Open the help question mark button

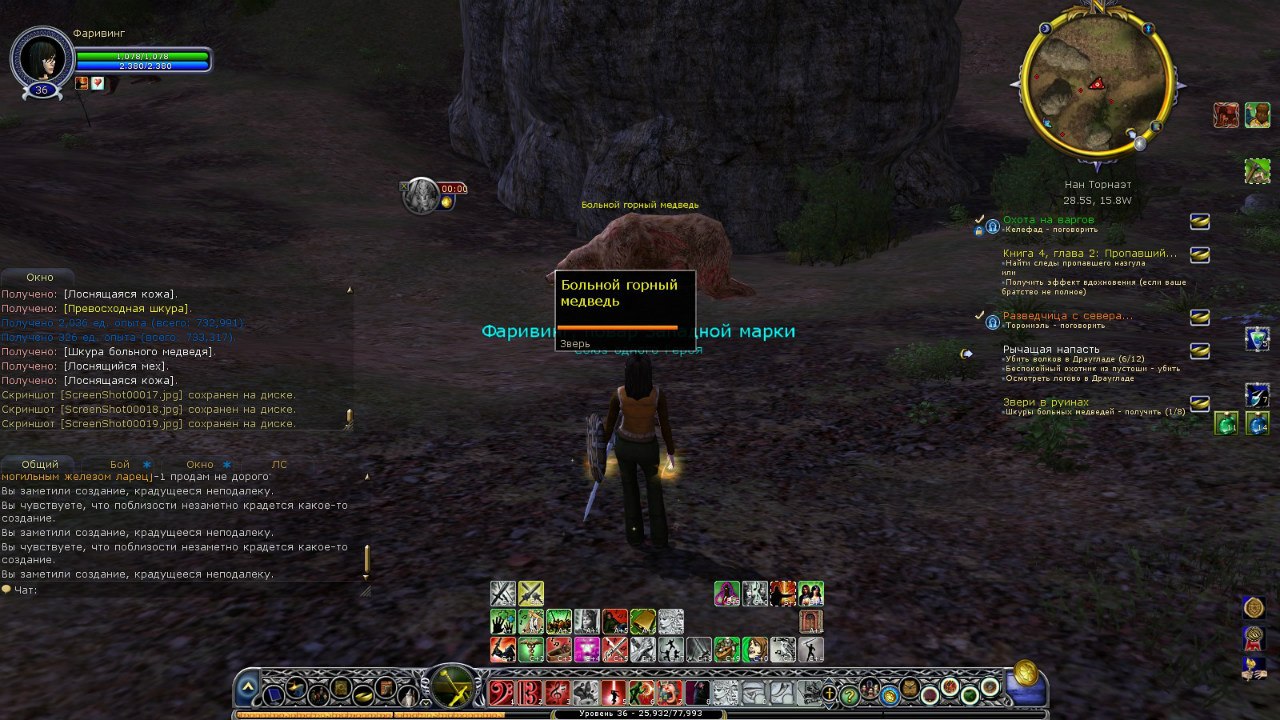tap(849, 694)
